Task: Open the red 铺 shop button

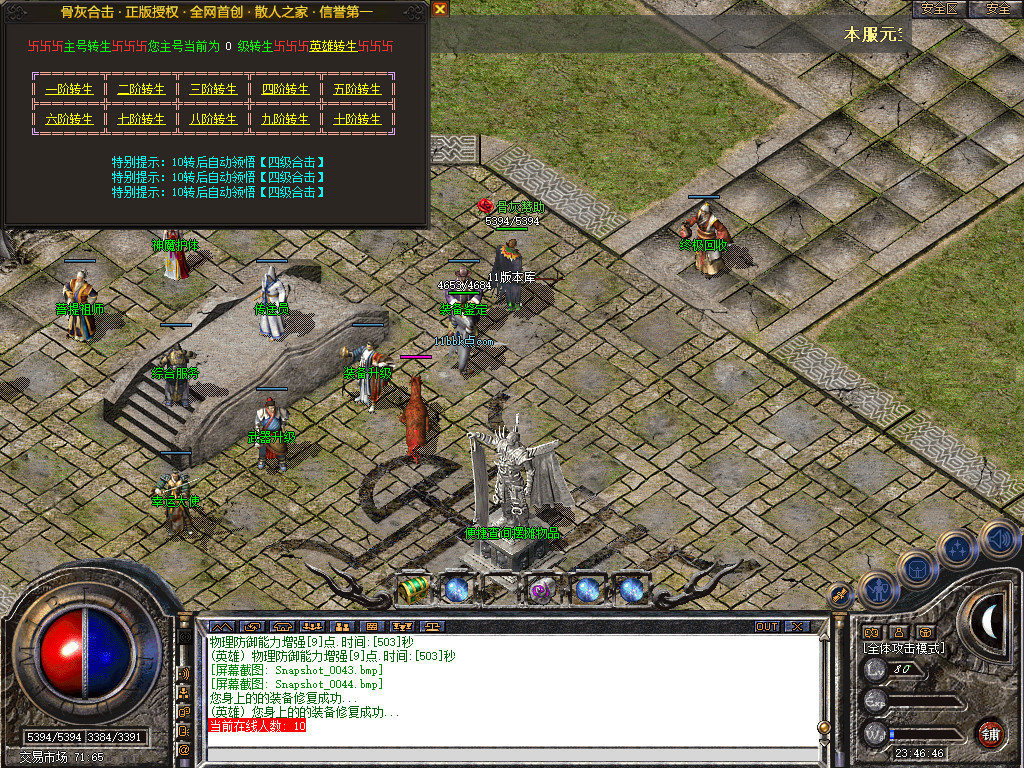Action: click(990, 733)
